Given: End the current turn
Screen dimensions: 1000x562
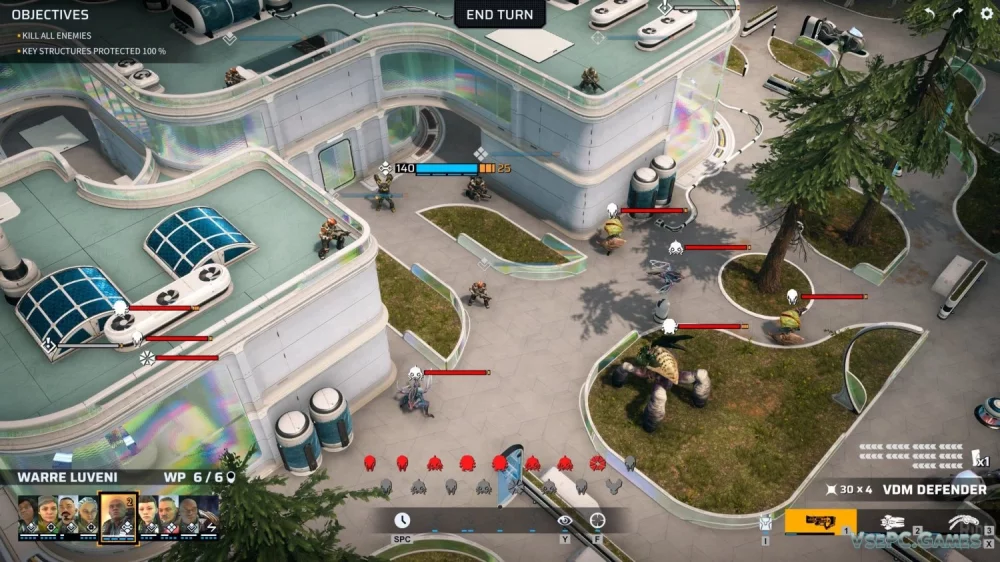Looking at the screenshot, I should 500,14.
